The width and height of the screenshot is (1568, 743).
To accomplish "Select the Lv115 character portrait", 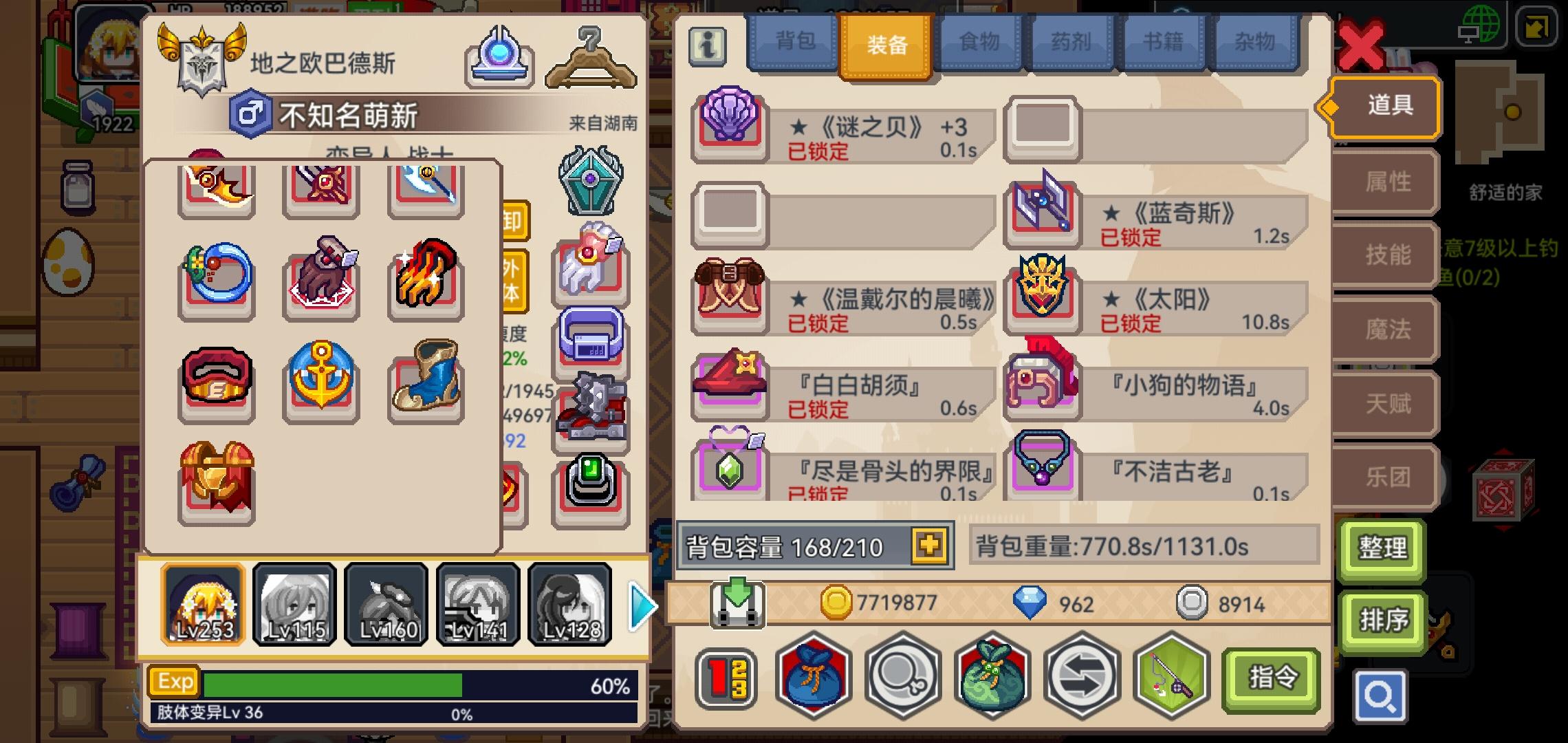I will tap(294, 604).
